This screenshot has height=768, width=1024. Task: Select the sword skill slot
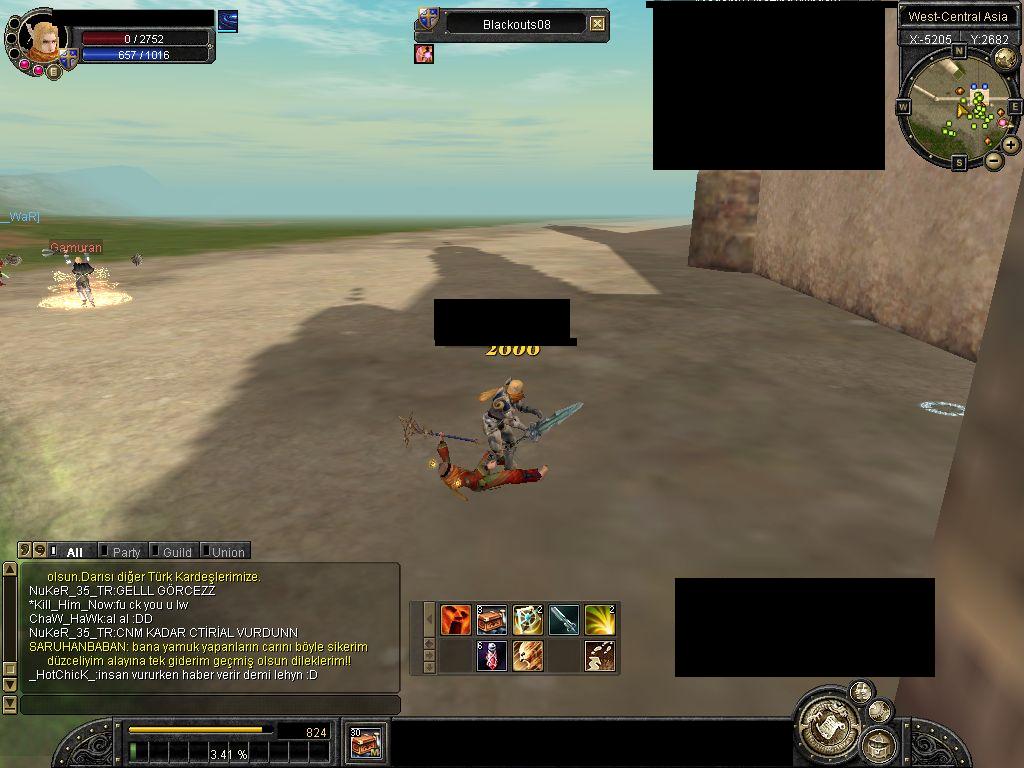(563, 620)
